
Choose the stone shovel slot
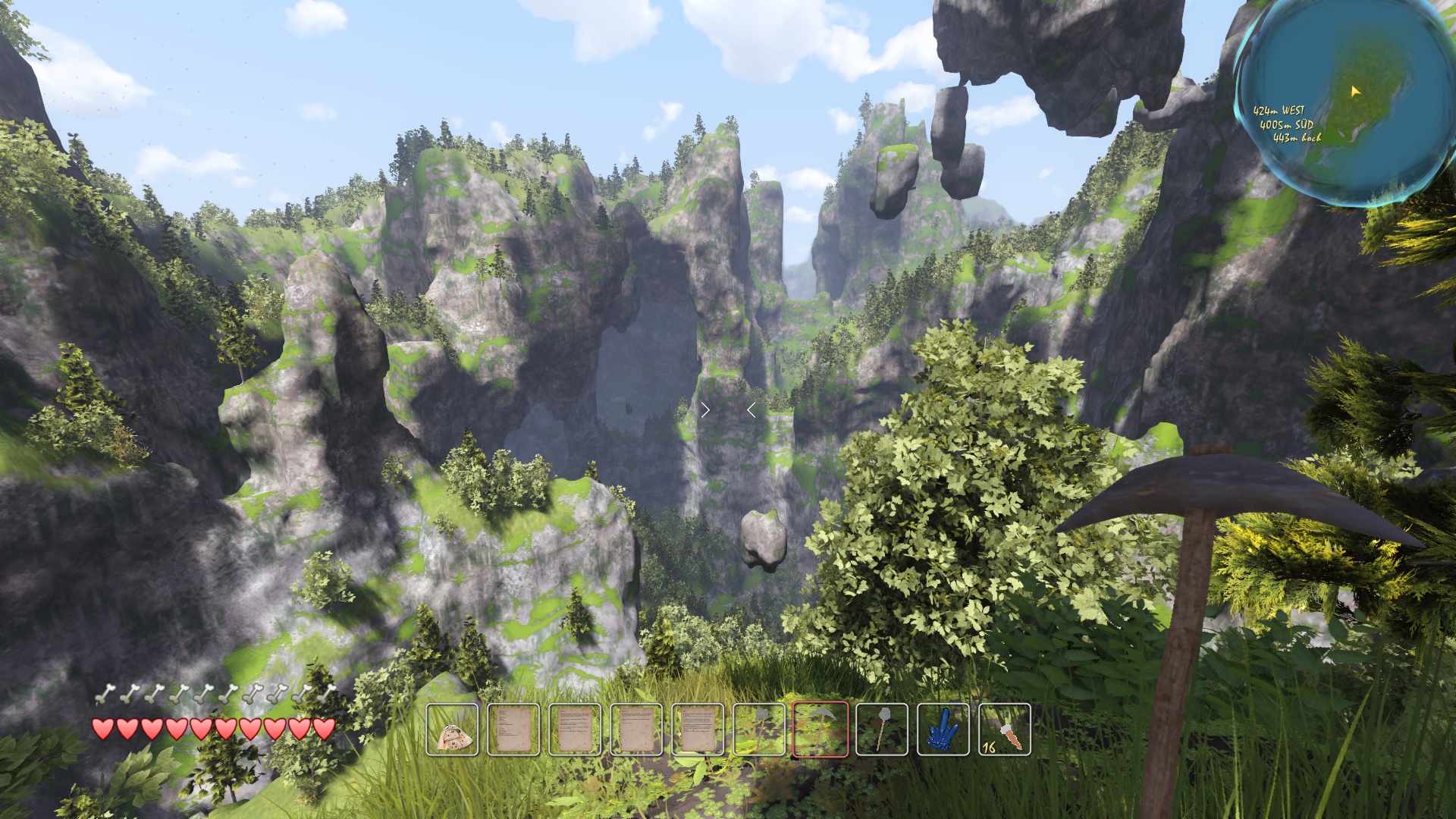(x=882, y=730)
